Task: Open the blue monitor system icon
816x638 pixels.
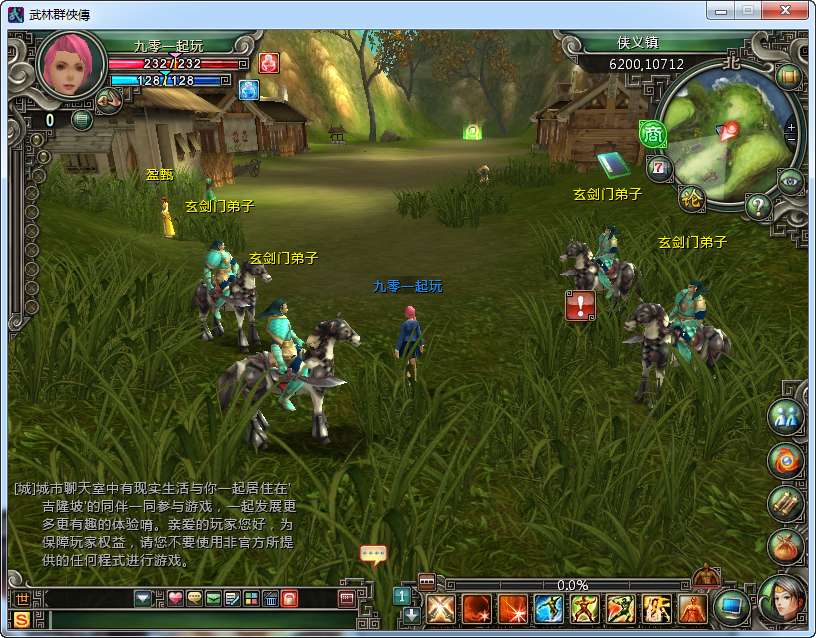Action: [733, 605]
